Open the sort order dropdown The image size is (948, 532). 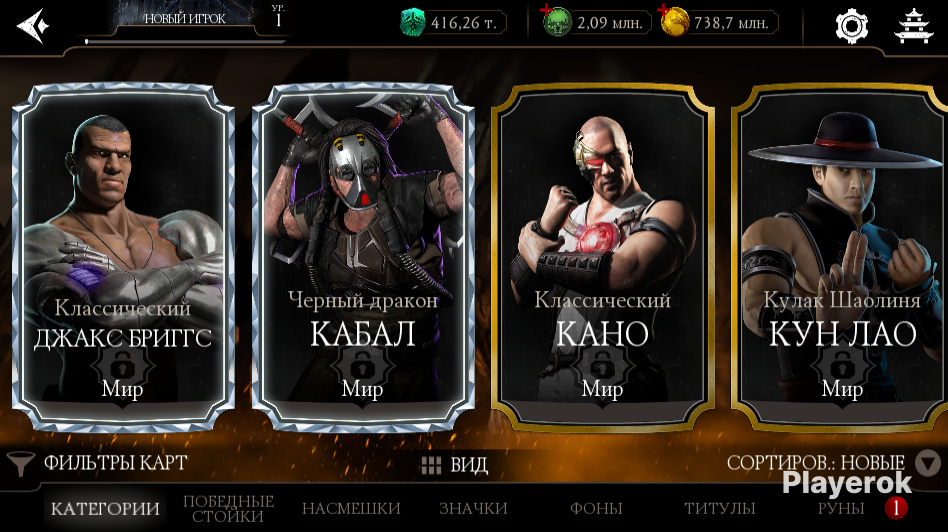pos(928,463)
